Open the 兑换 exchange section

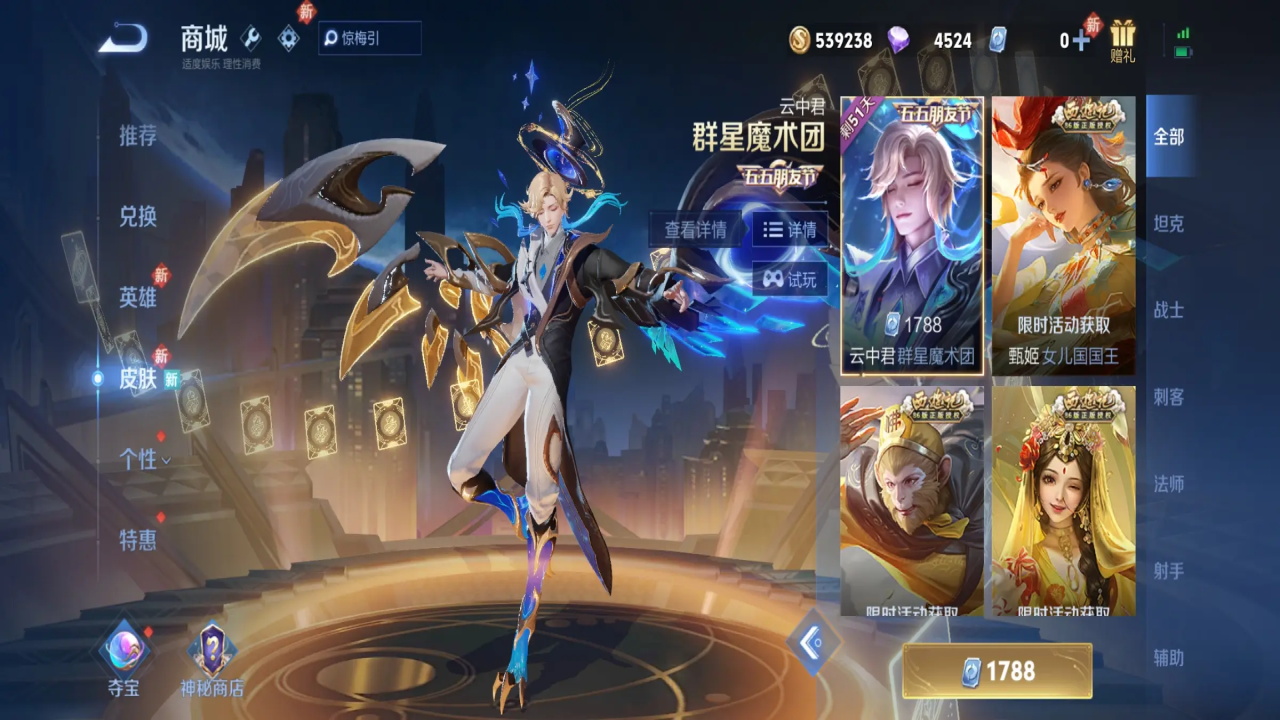pyautogui.click(x=138, y=216)
